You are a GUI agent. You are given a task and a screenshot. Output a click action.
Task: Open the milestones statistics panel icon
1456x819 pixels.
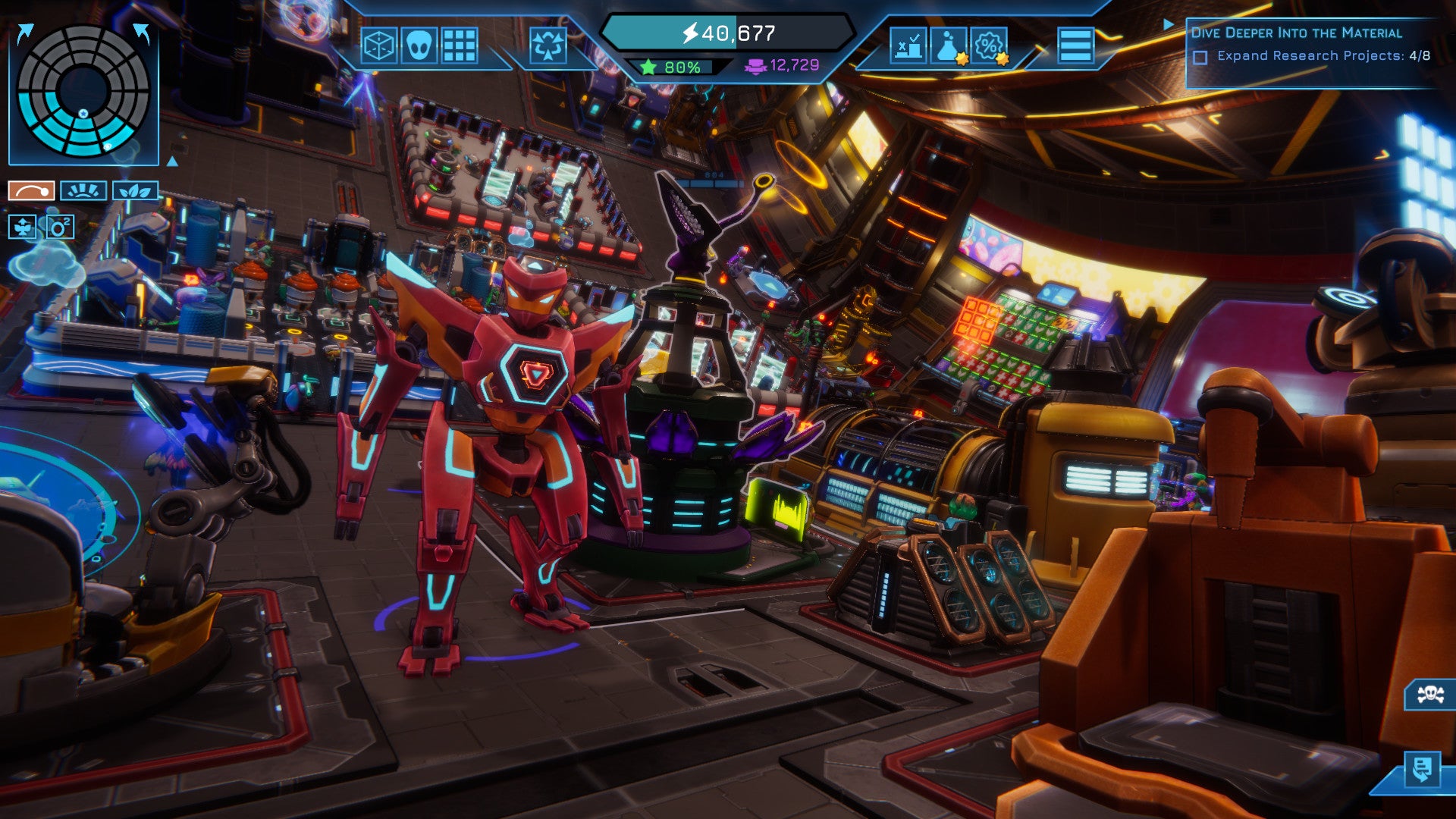click(x=908, y=46)
